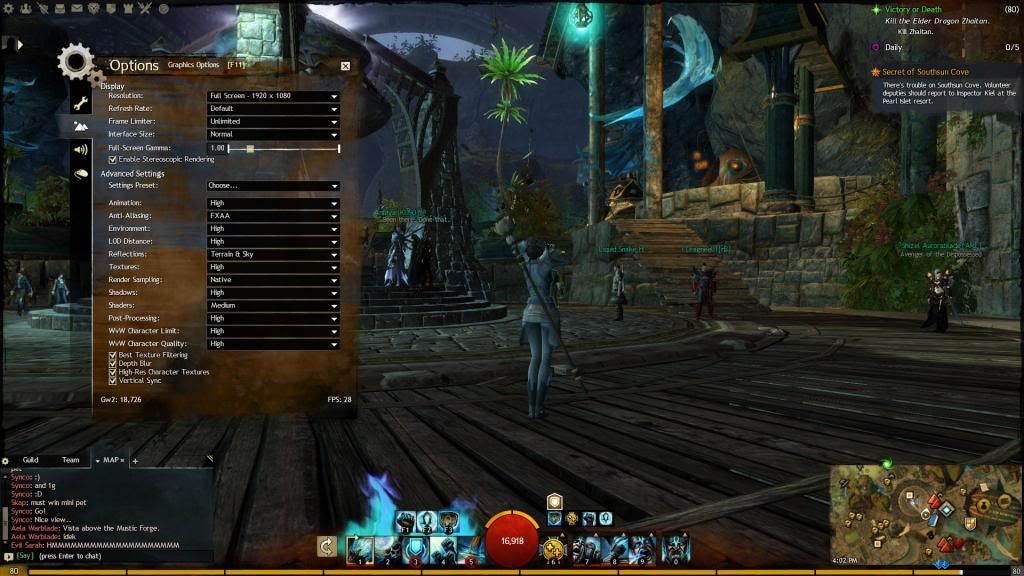Uncheck Depth Blur option
The height and width of the screenshot is (576, 1024).
pyautogui.click(x=113, y=364)
